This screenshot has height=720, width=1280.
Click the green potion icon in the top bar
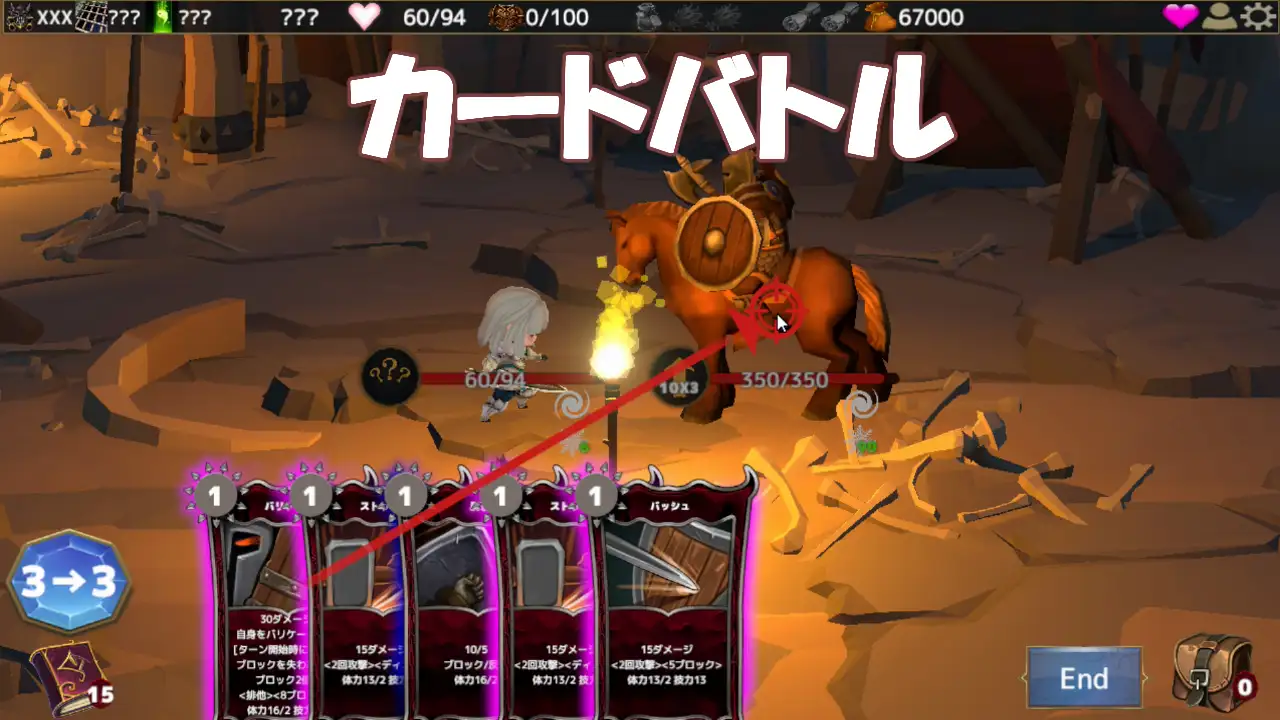click(x=163, y=16)
